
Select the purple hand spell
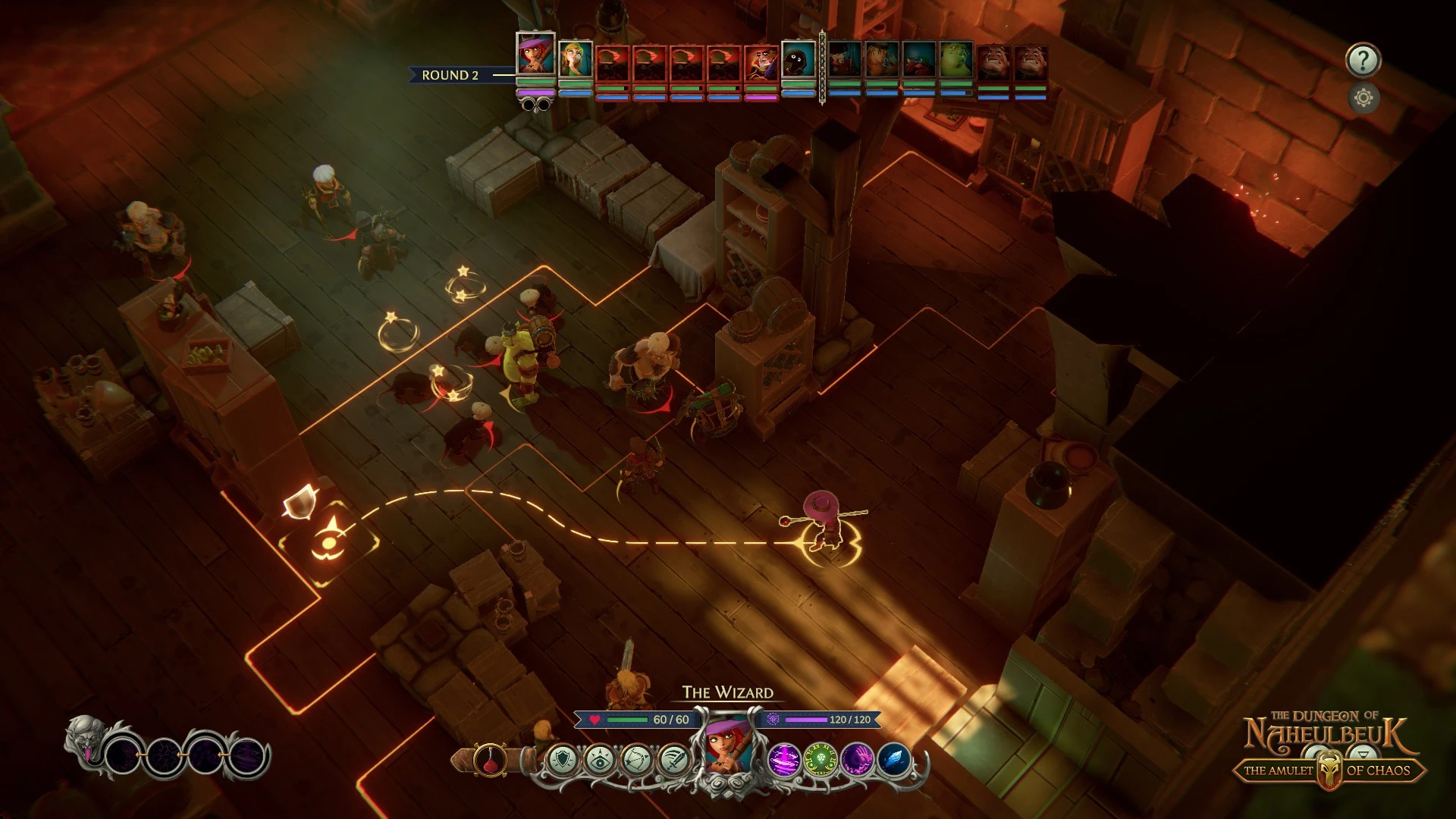(858, 760)
